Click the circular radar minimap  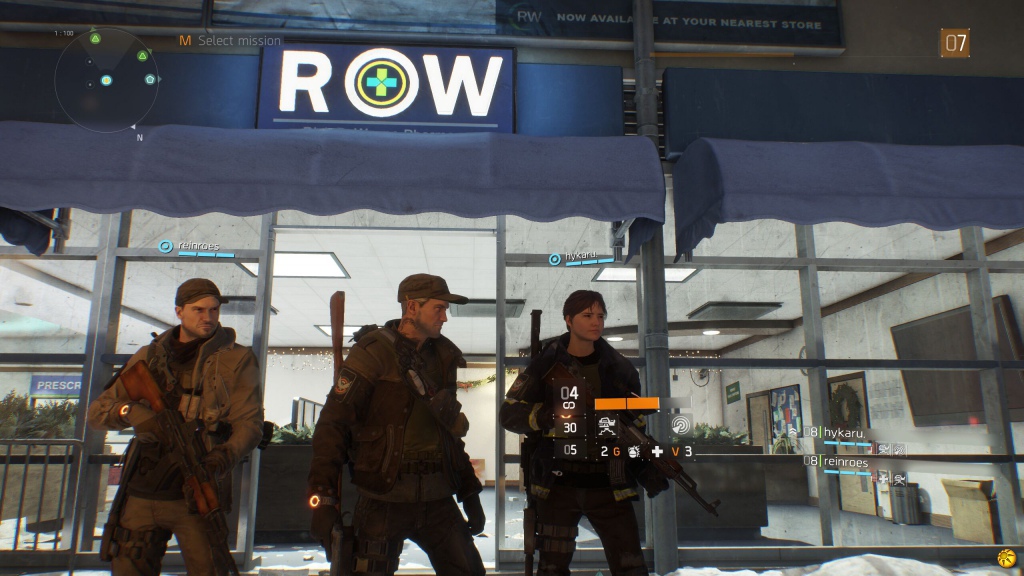105,79
